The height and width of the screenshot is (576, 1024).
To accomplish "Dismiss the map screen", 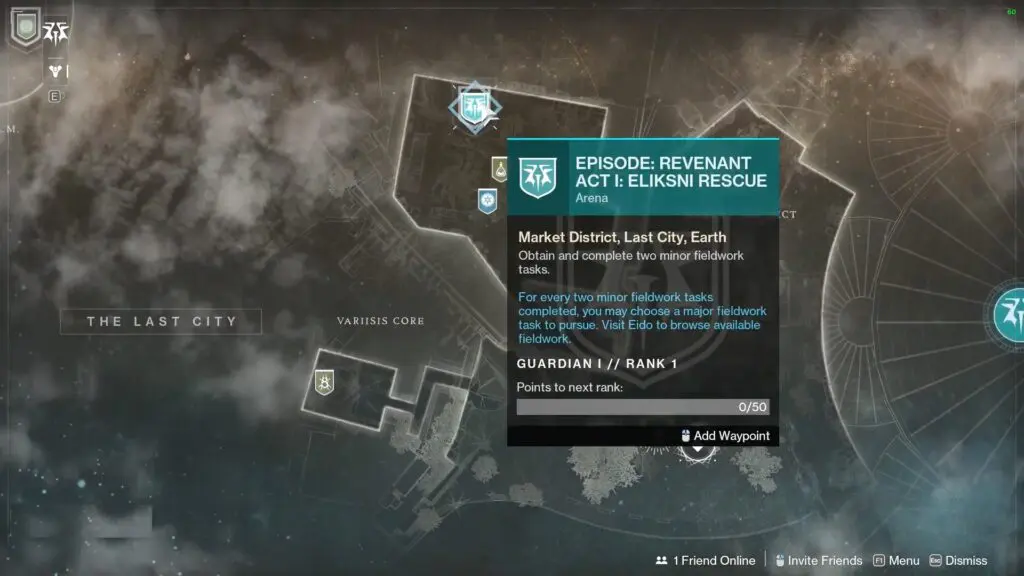I will (x=958, y=561).
